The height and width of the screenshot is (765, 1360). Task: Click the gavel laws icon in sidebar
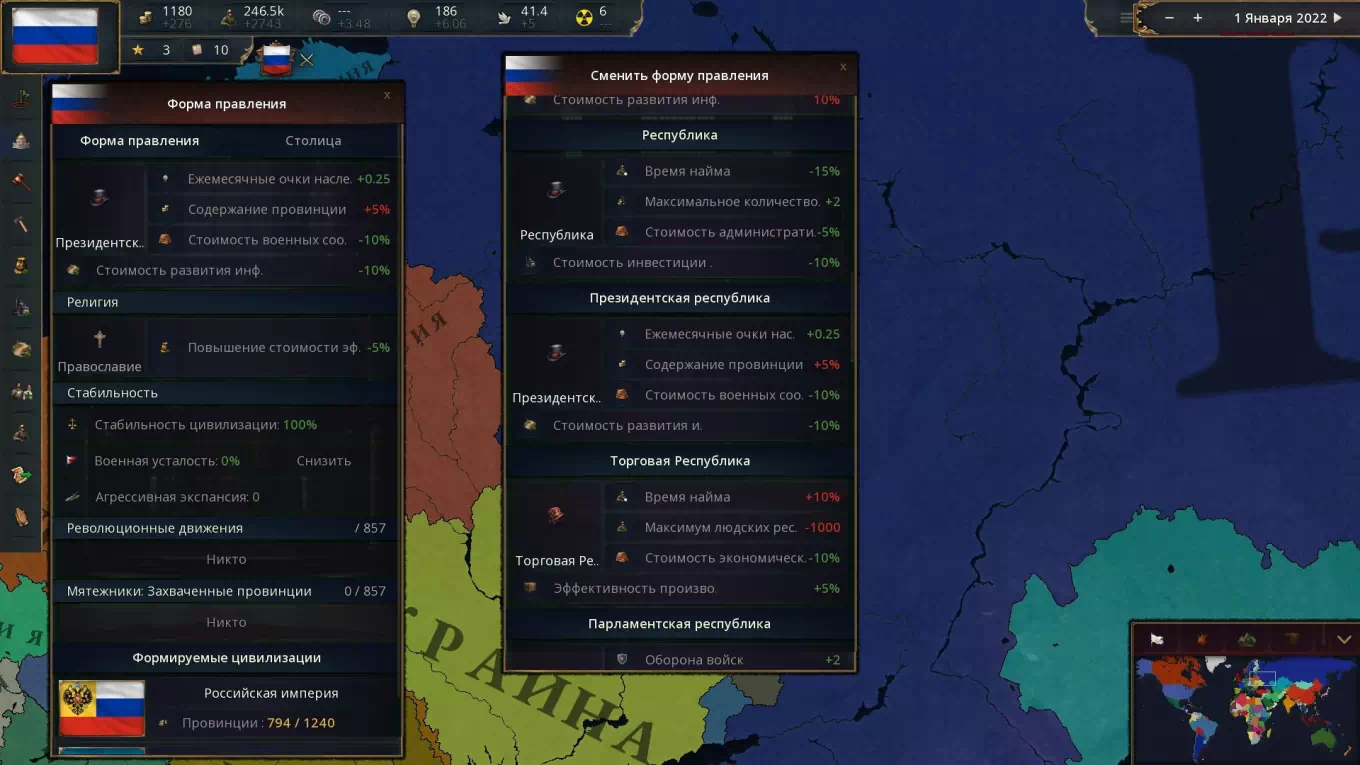(x=20, y=179)
